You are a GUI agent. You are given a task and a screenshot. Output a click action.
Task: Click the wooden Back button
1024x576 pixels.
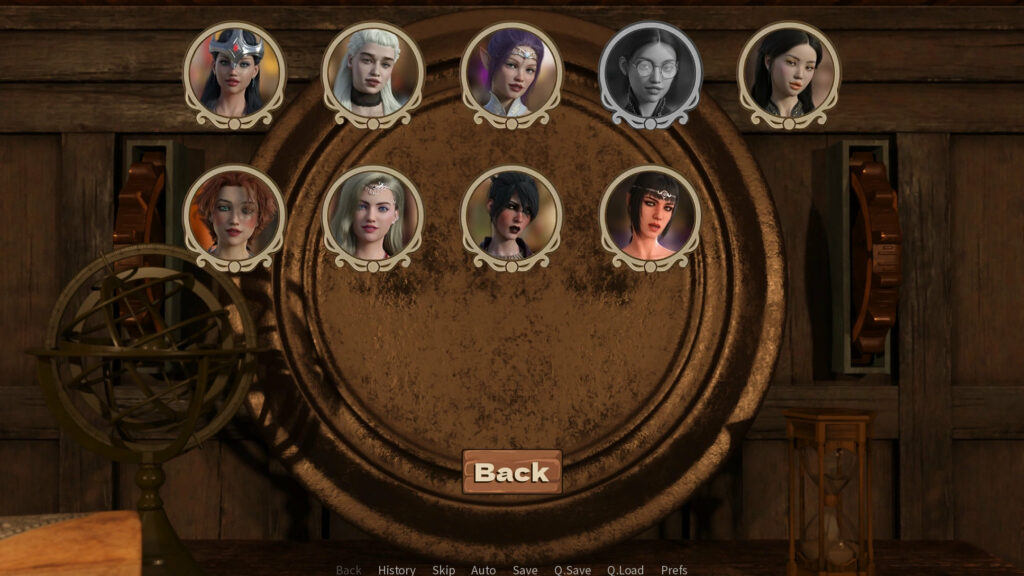tap(511, 472)
